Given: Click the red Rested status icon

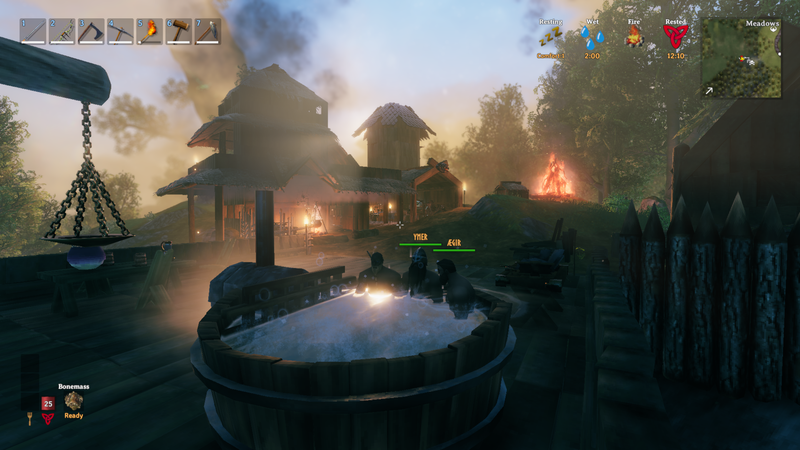Looking at the screenshot, I should click(x=676, y=38).
